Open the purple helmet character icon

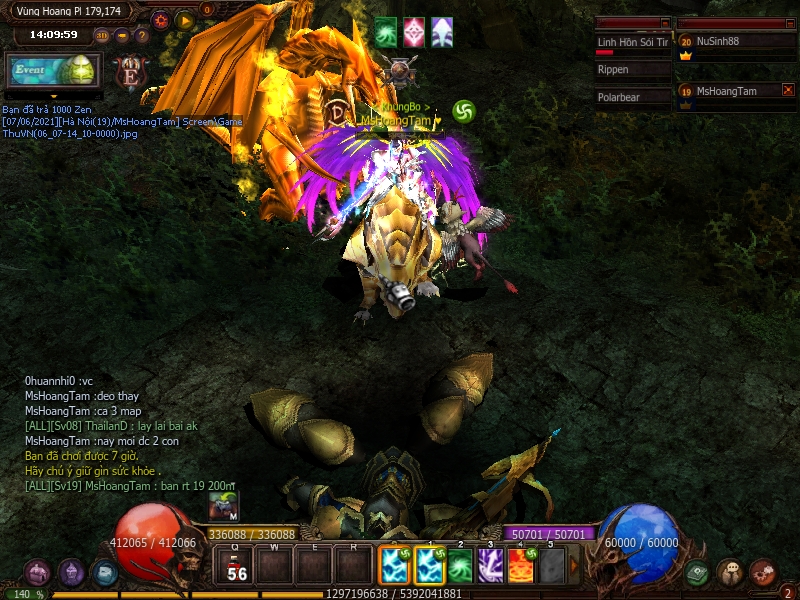pos(71,573)
